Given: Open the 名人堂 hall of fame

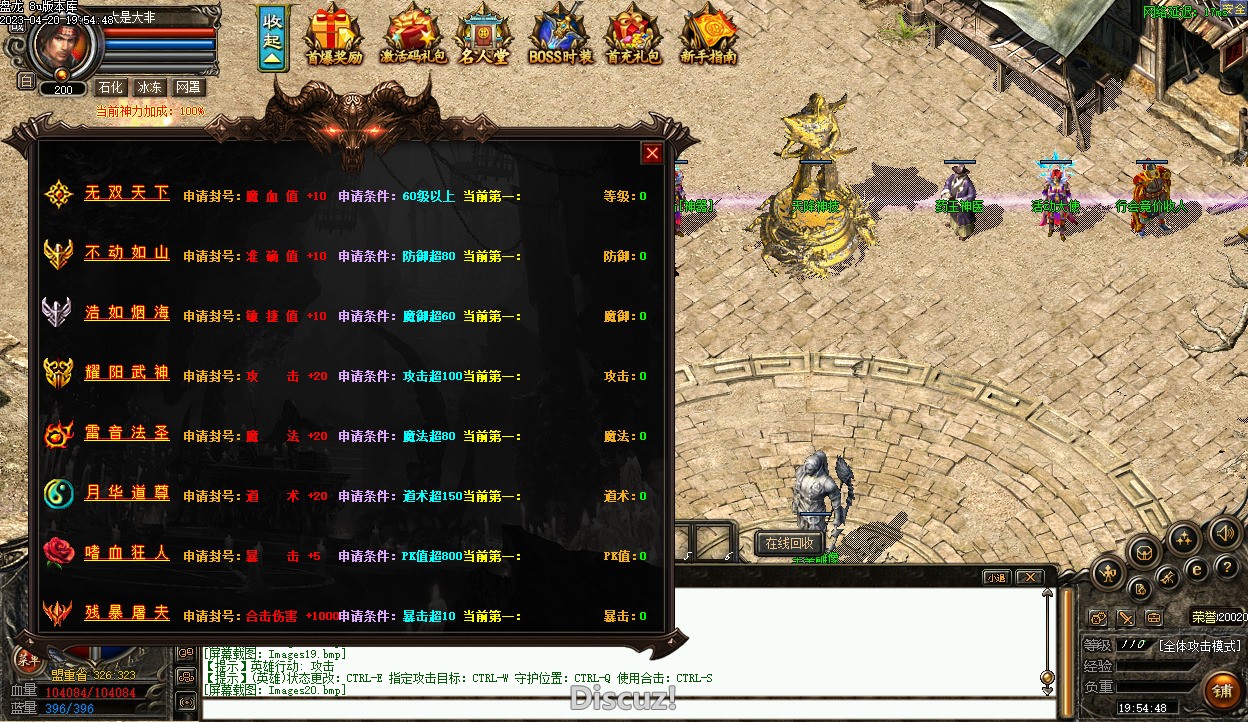Looking at the screenshot, I should 484,35.
